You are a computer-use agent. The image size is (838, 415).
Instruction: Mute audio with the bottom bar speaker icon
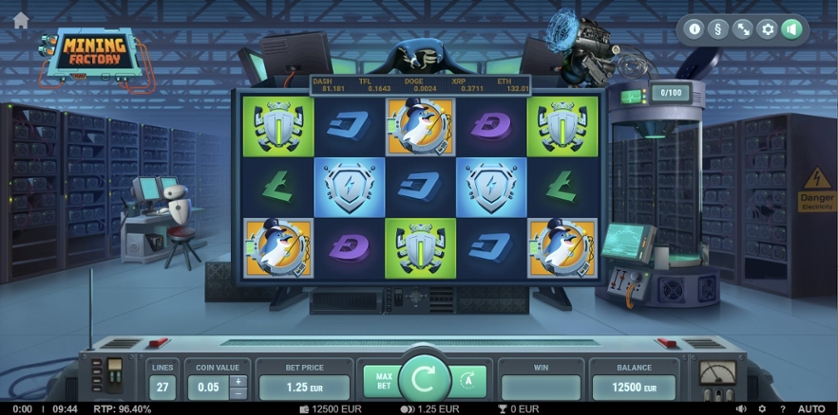pos(743,408)
